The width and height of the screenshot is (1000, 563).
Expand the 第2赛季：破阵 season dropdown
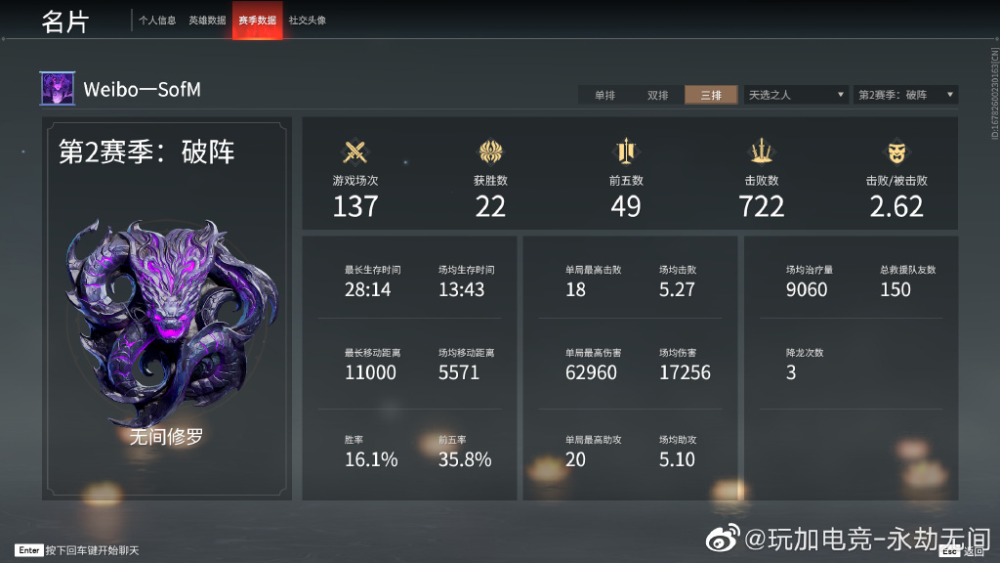(x=906, y=95)
